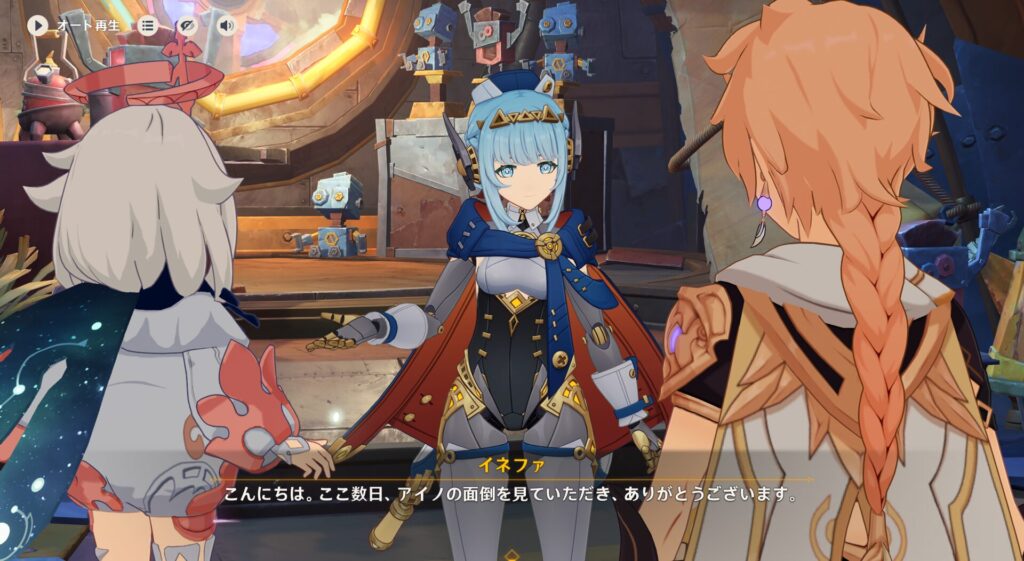Image resolution: width=1024 pixels, height=561 pixels.
Task: Hide the interface with the crossed-eye icon
Action: pyautogui.click(x=187, y=25)
